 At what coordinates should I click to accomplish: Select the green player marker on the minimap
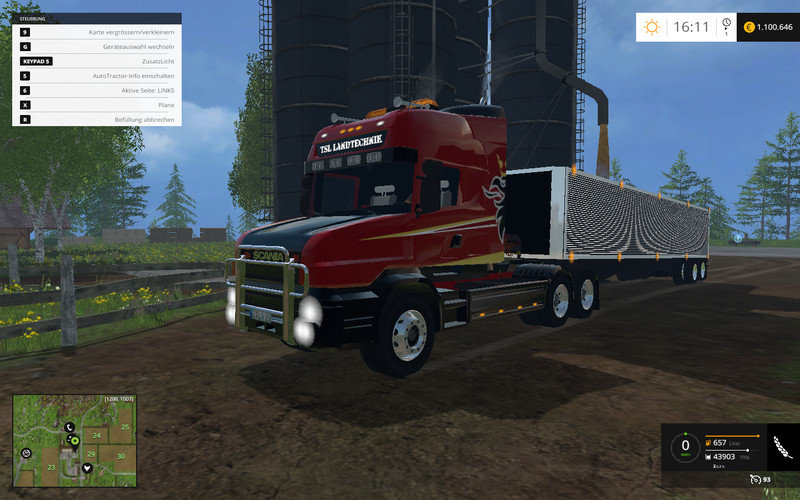[75, 439]
